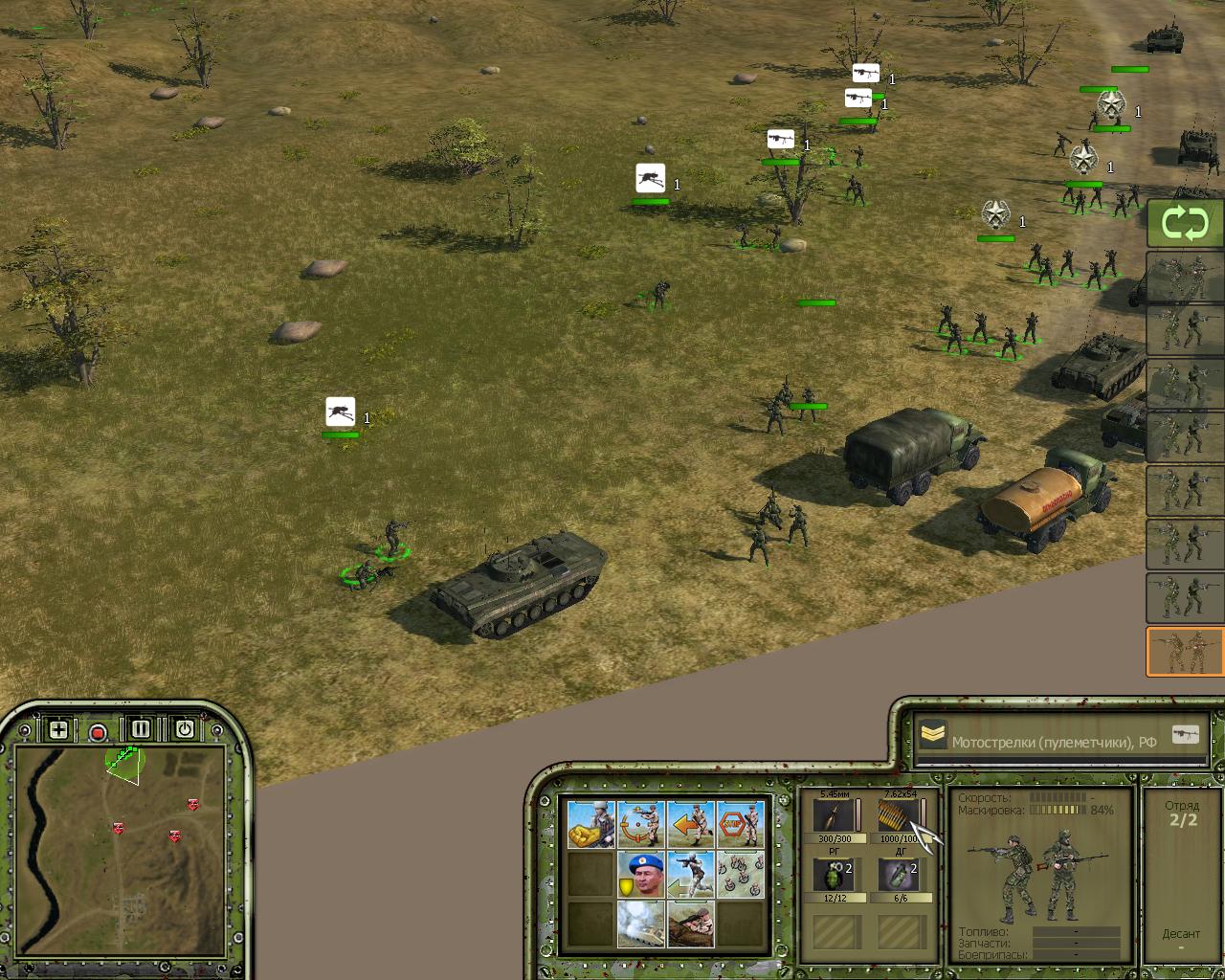Issue the Stop order to the squad
Viewport: 1225px width, 980px height.
(x=740, y=824)
